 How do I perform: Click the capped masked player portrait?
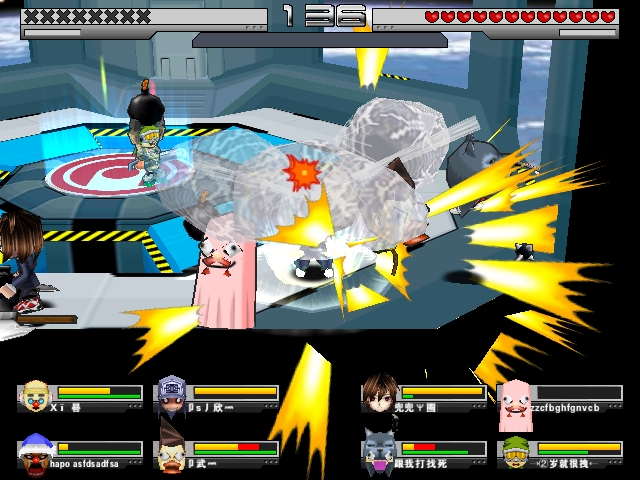click(x=172, y=396)
